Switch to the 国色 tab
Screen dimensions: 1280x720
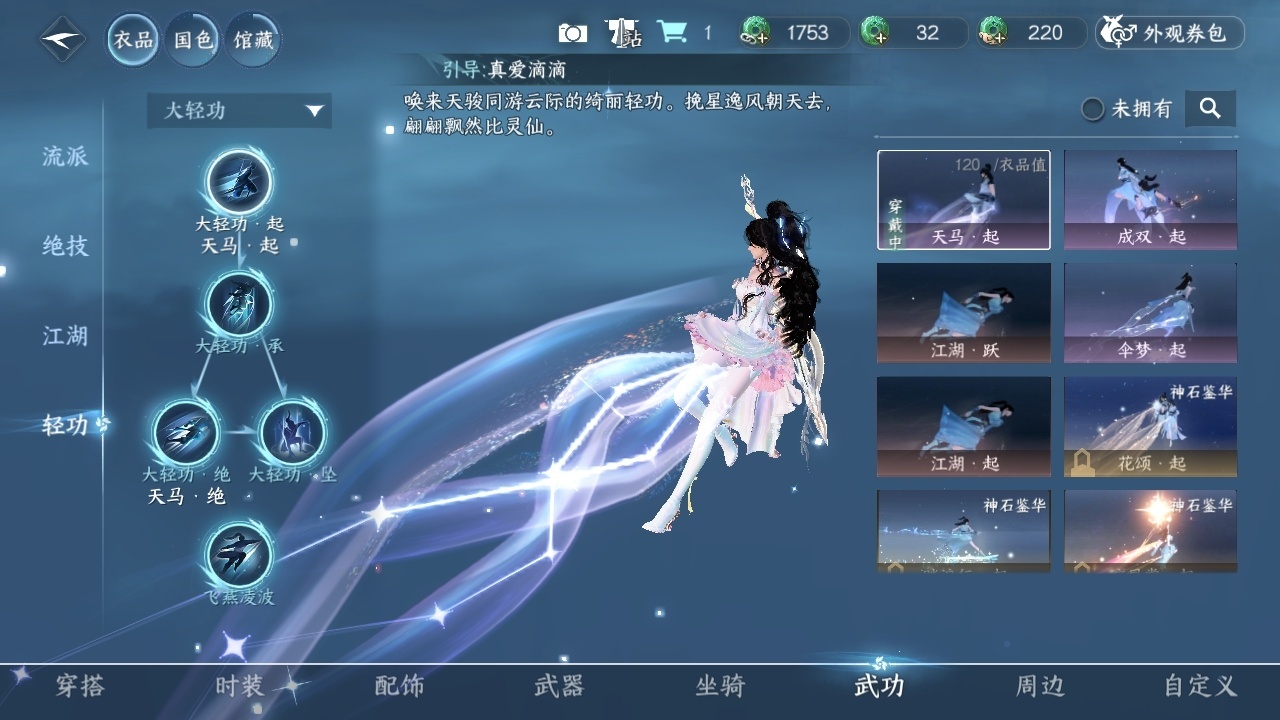[193, 40]
